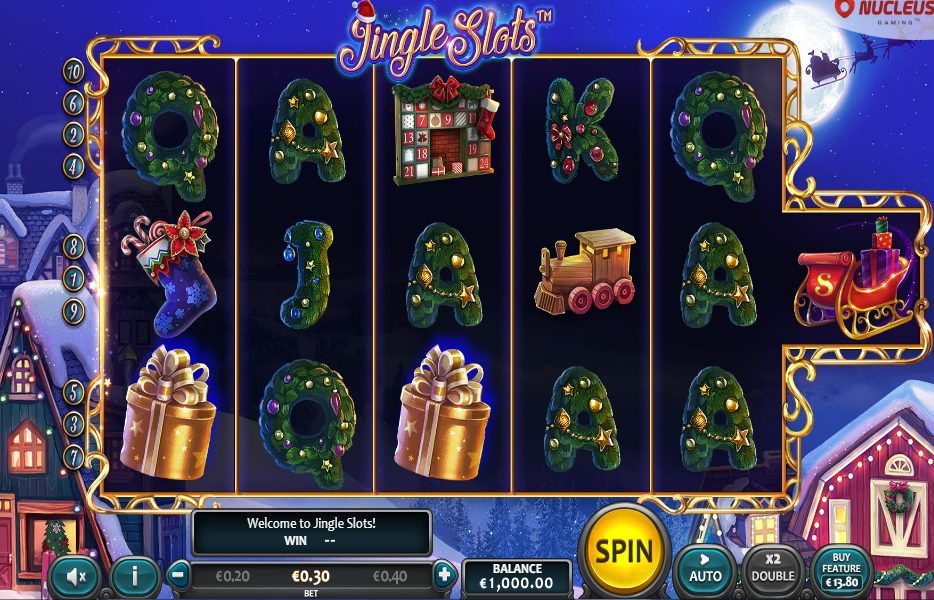Choose the €0.40 bet amount
Screen dimensions: 934x600
tap(392, 576)
